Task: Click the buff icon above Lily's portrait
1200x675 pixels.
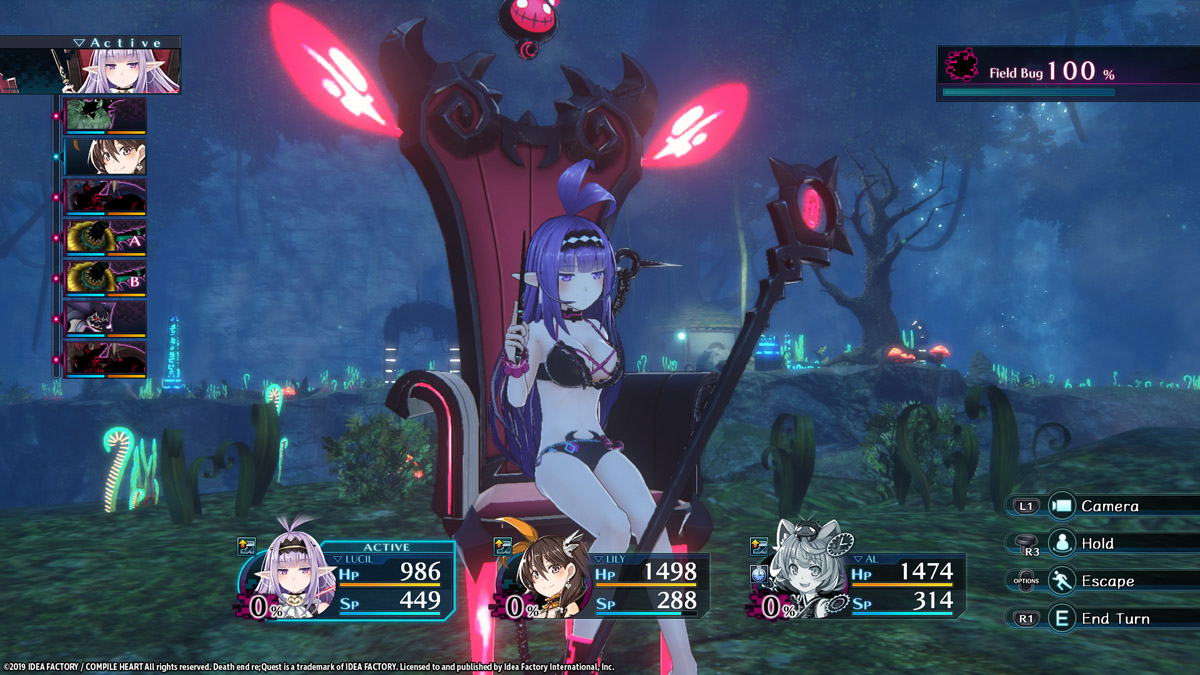Action: (x=504, y=546)
